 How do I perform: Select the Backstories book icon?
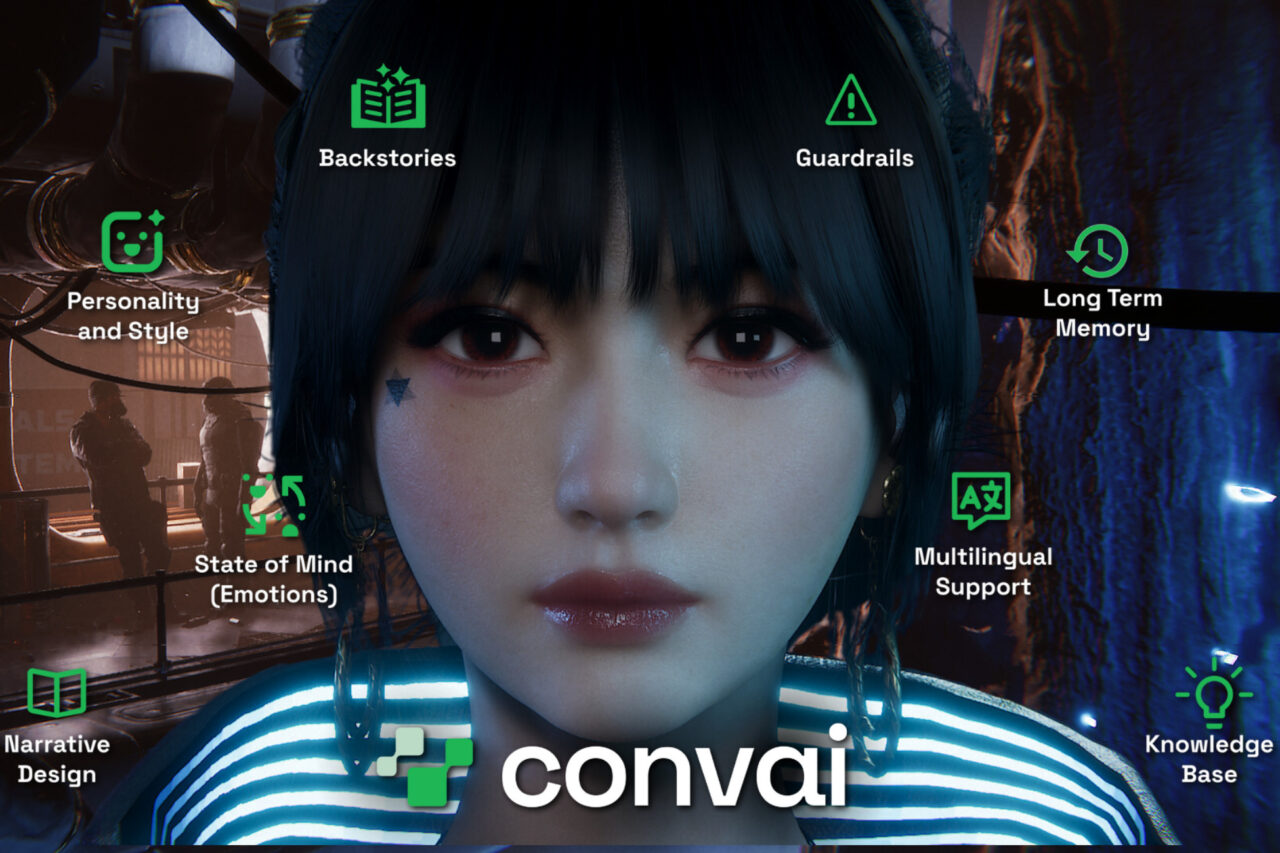(x=388, y=98)
